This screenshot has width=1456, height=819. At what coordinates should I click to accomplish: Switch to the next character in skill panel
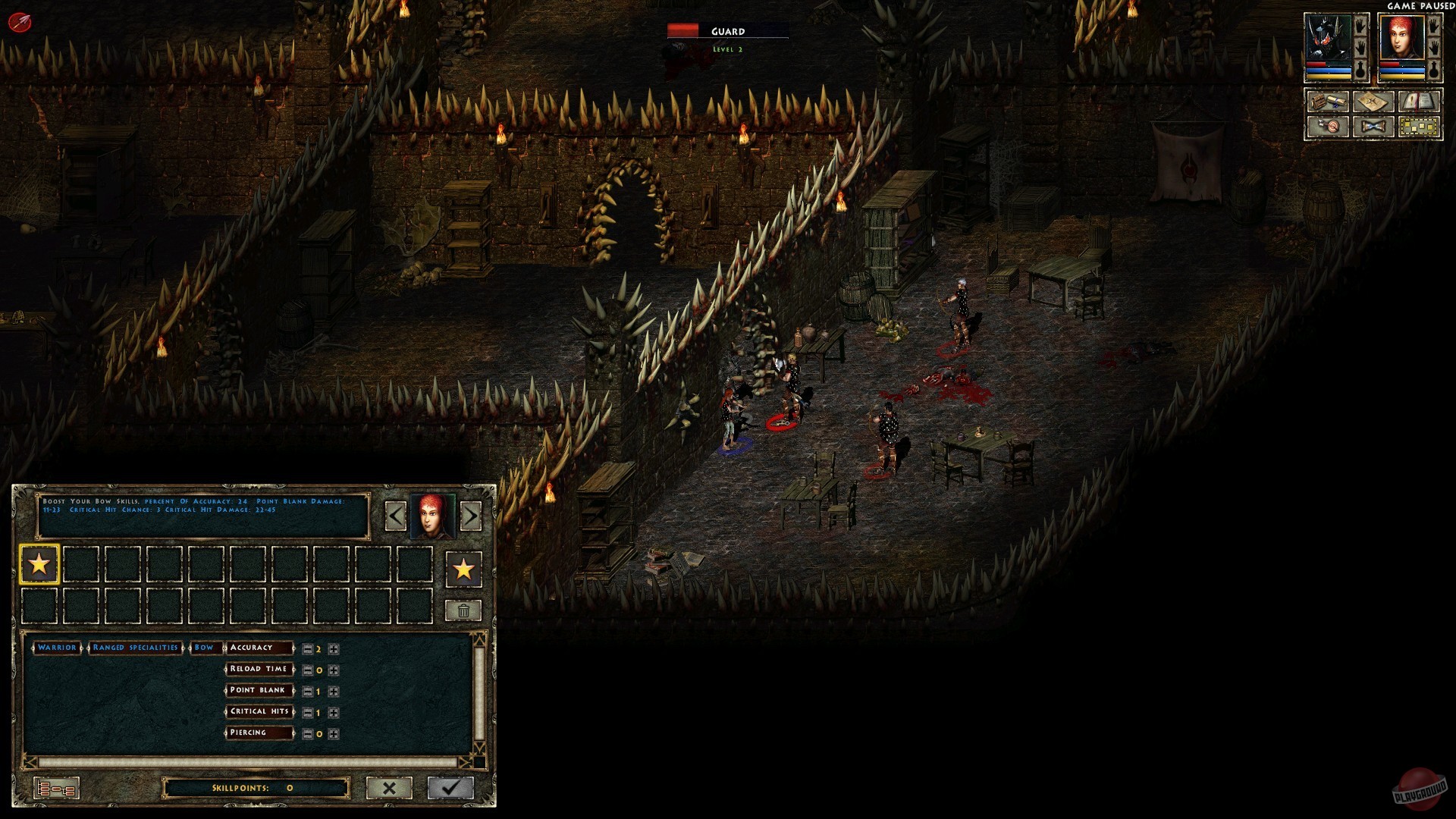470,516
